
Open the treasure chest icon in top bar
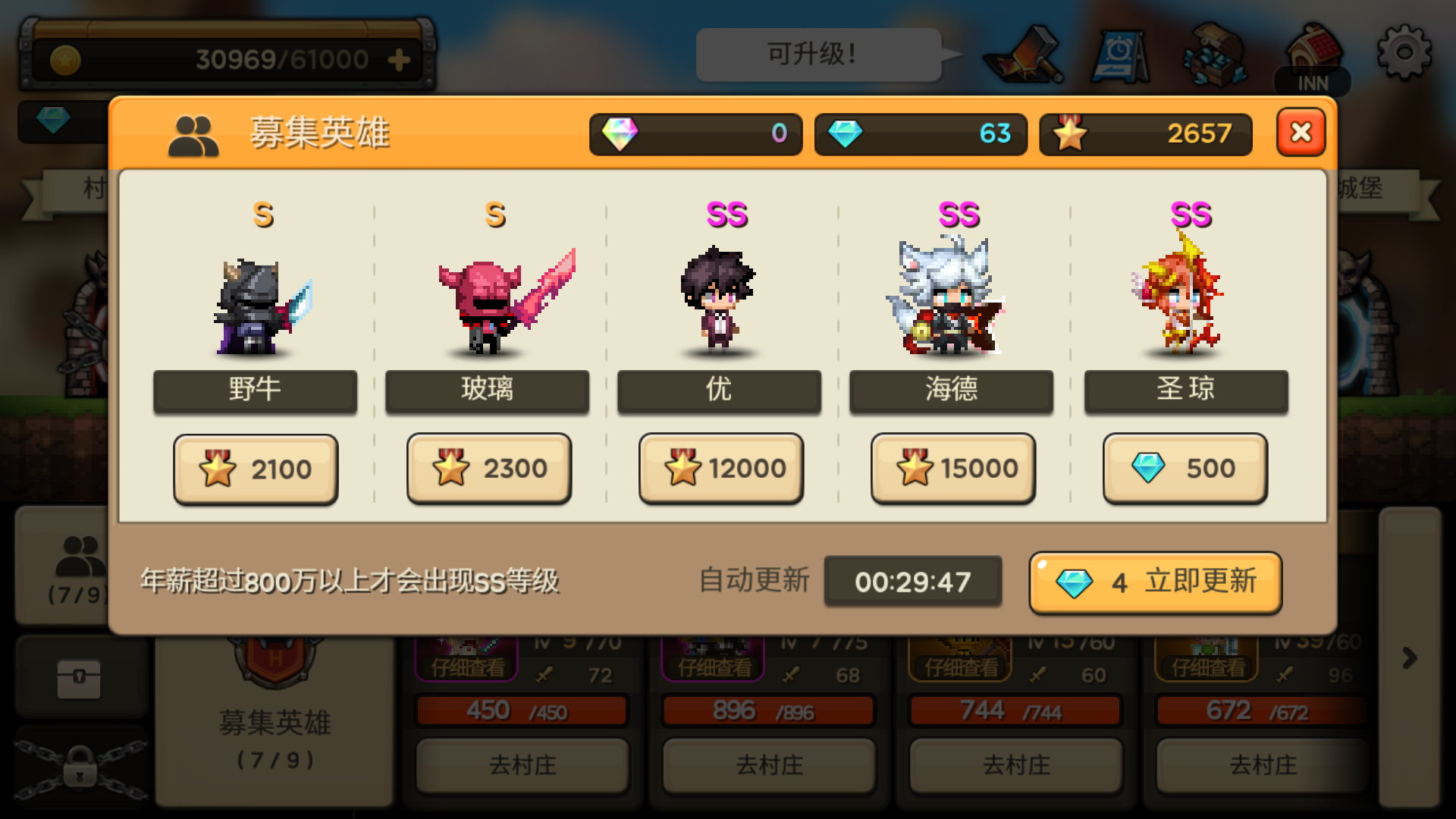(1215, 55)
